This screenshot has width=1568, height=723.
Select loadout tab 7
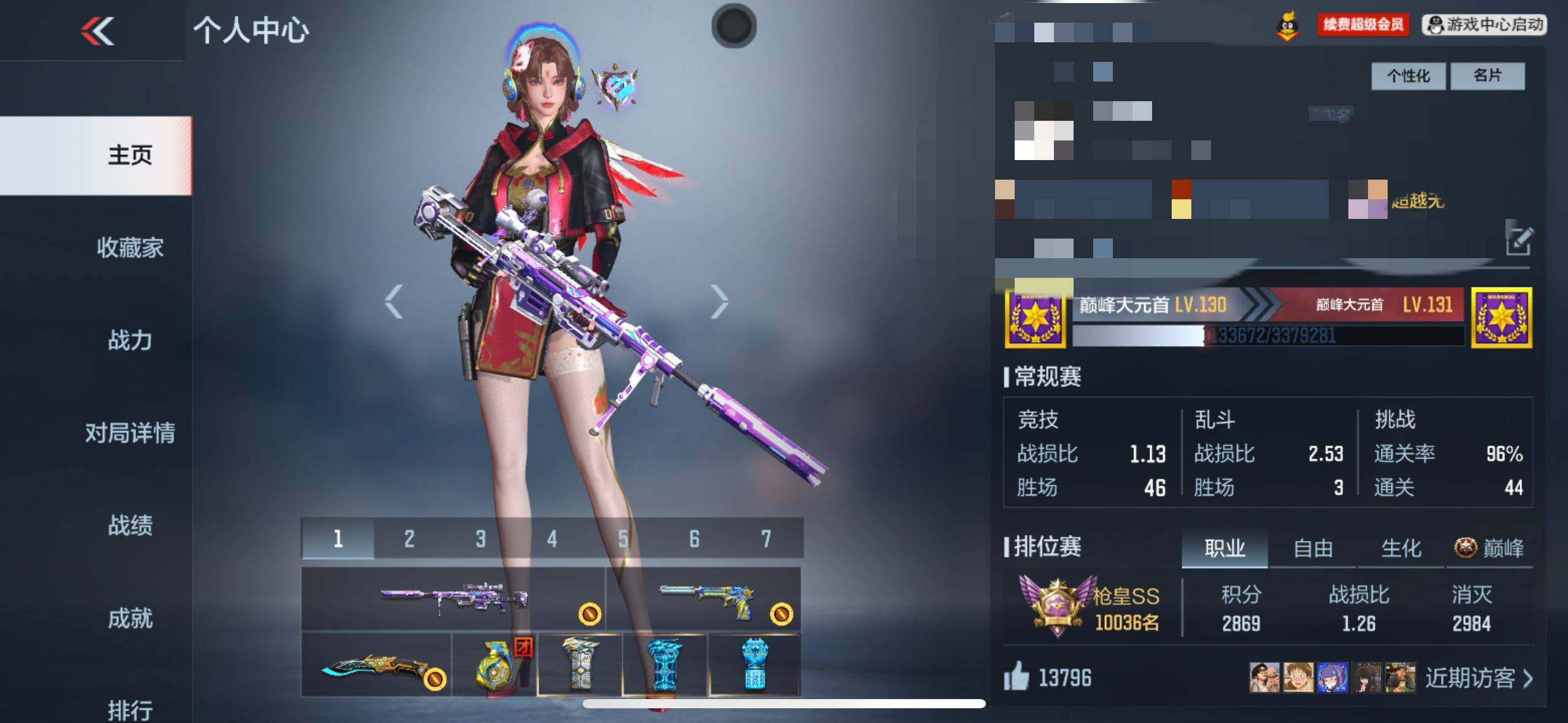(x=766, y=539)
